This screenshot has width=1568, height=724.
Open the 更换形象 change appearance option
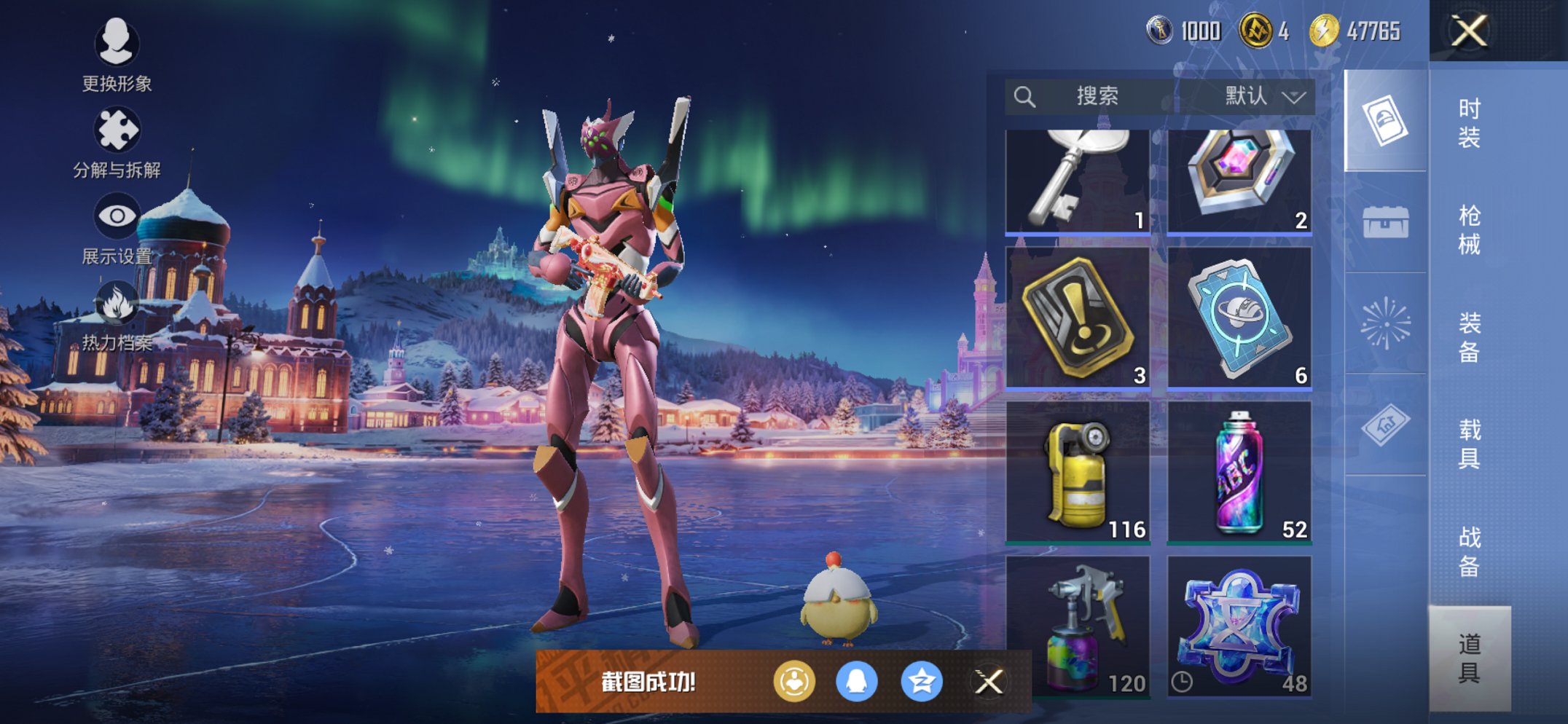[117, 55]
